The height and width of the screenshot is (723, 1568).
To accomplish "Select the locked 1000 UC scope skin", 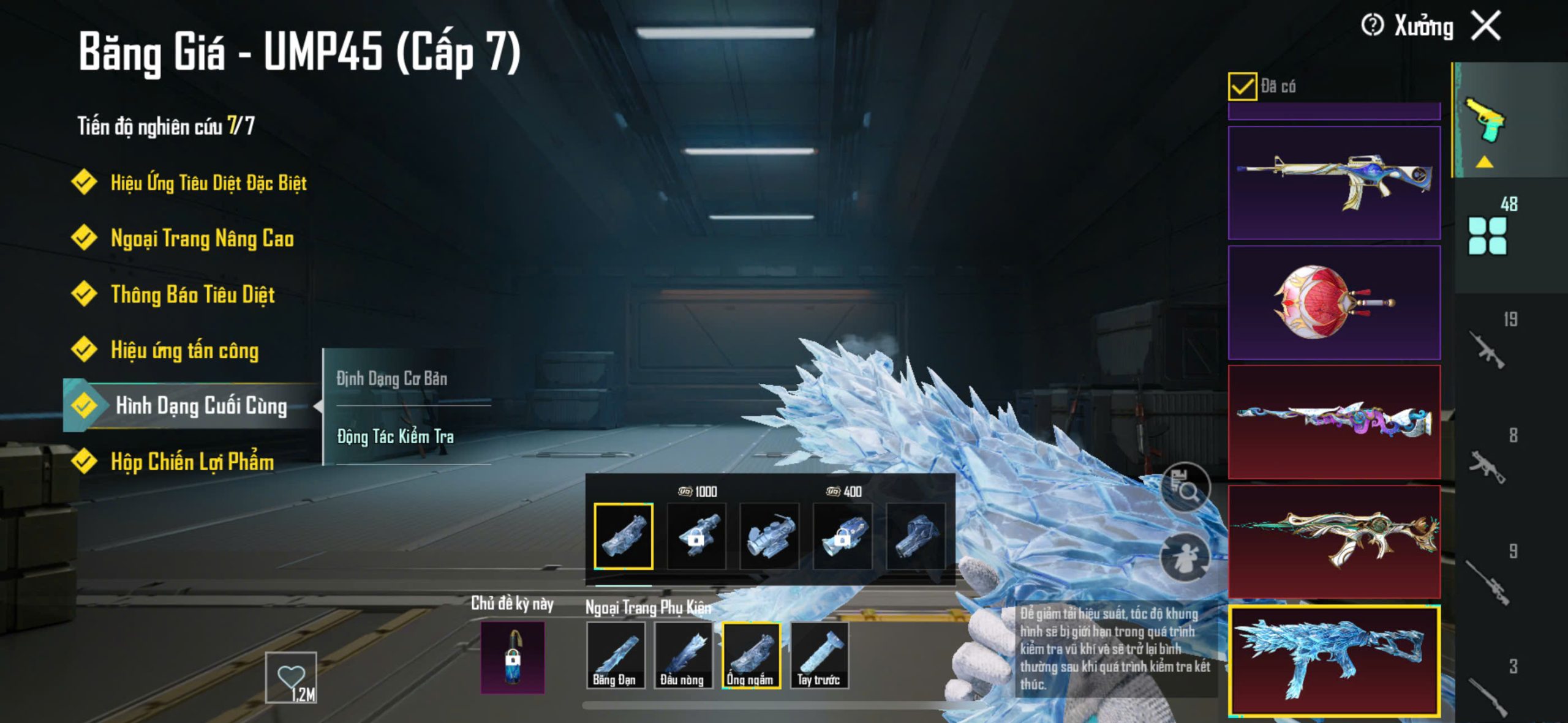I will tap(696, 536).
